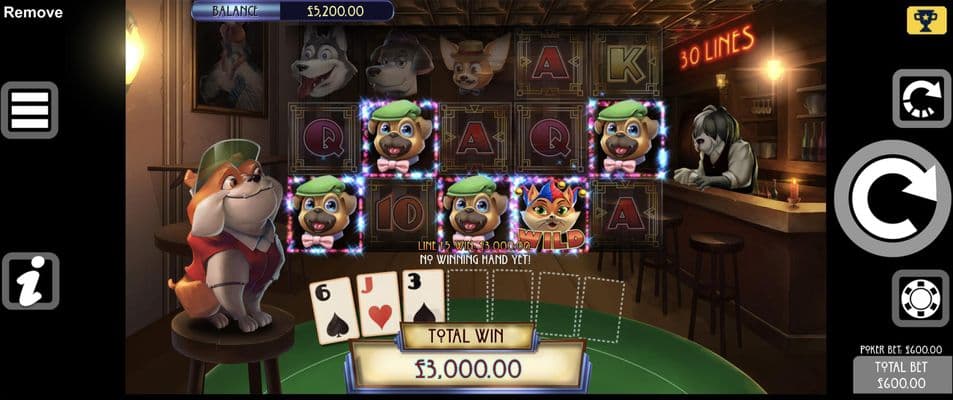
Task: Show the game info panel
Action: (x=30, y=281)
